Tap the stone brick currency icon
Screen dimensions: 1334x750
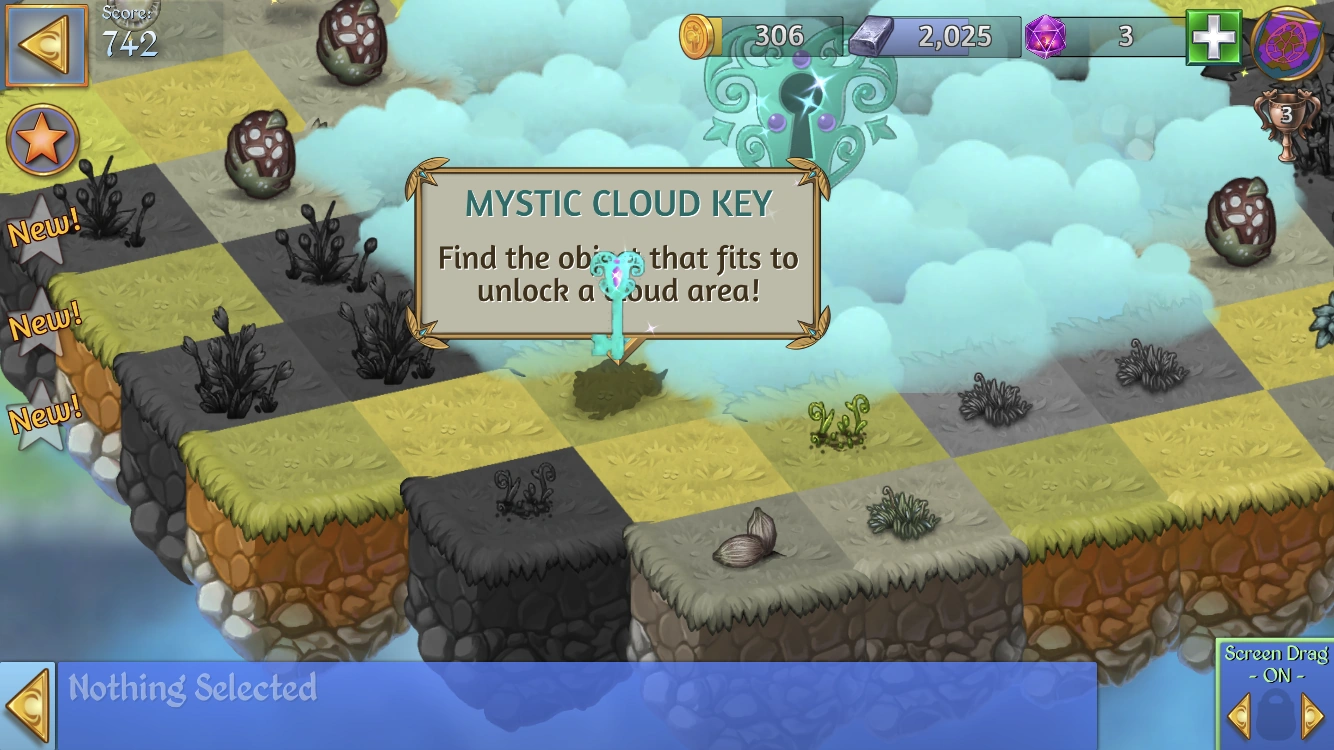tap(872, 35)
